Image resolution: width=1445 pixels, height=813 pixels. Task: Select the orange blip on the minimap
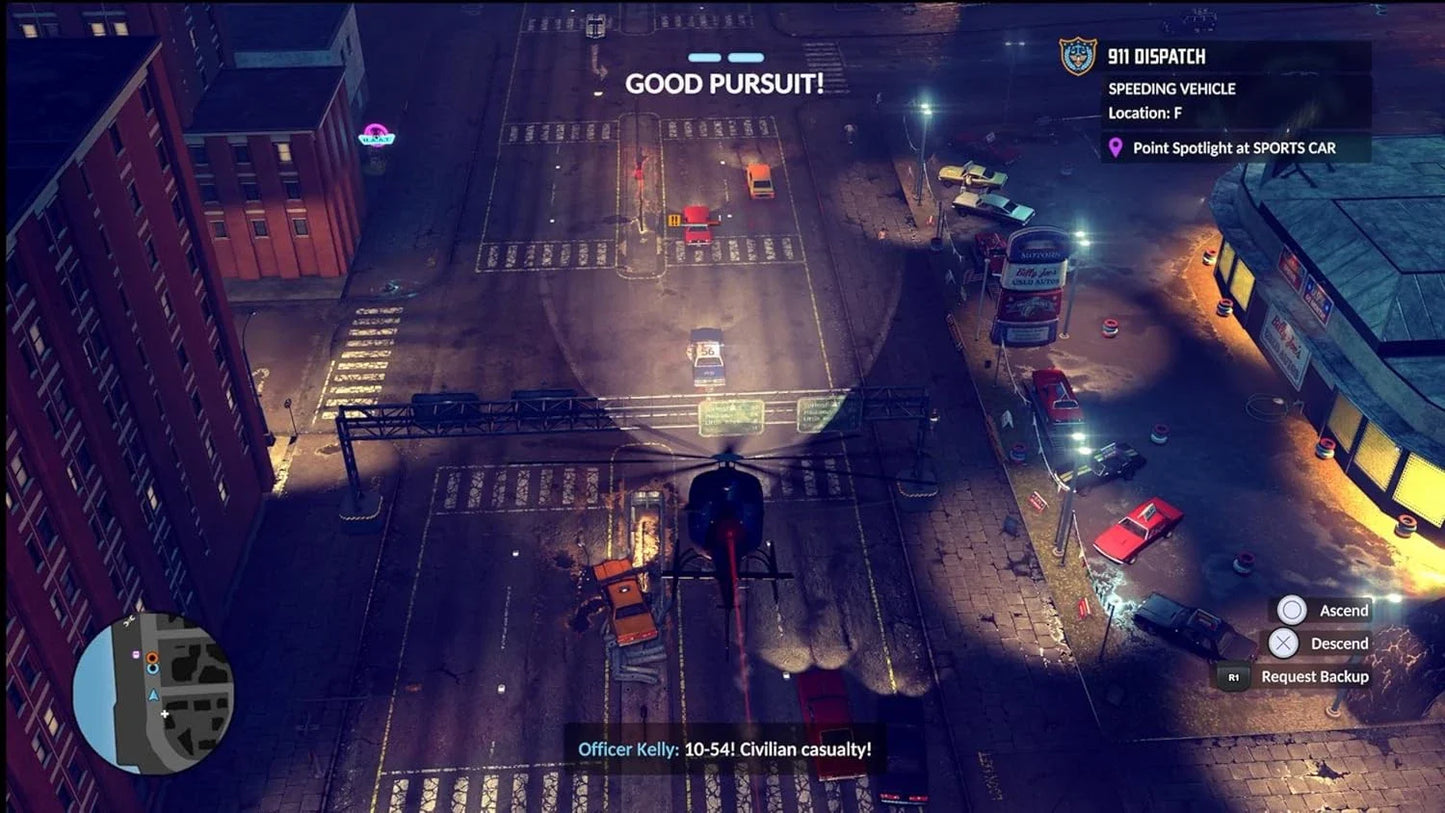tap(152, 658)
